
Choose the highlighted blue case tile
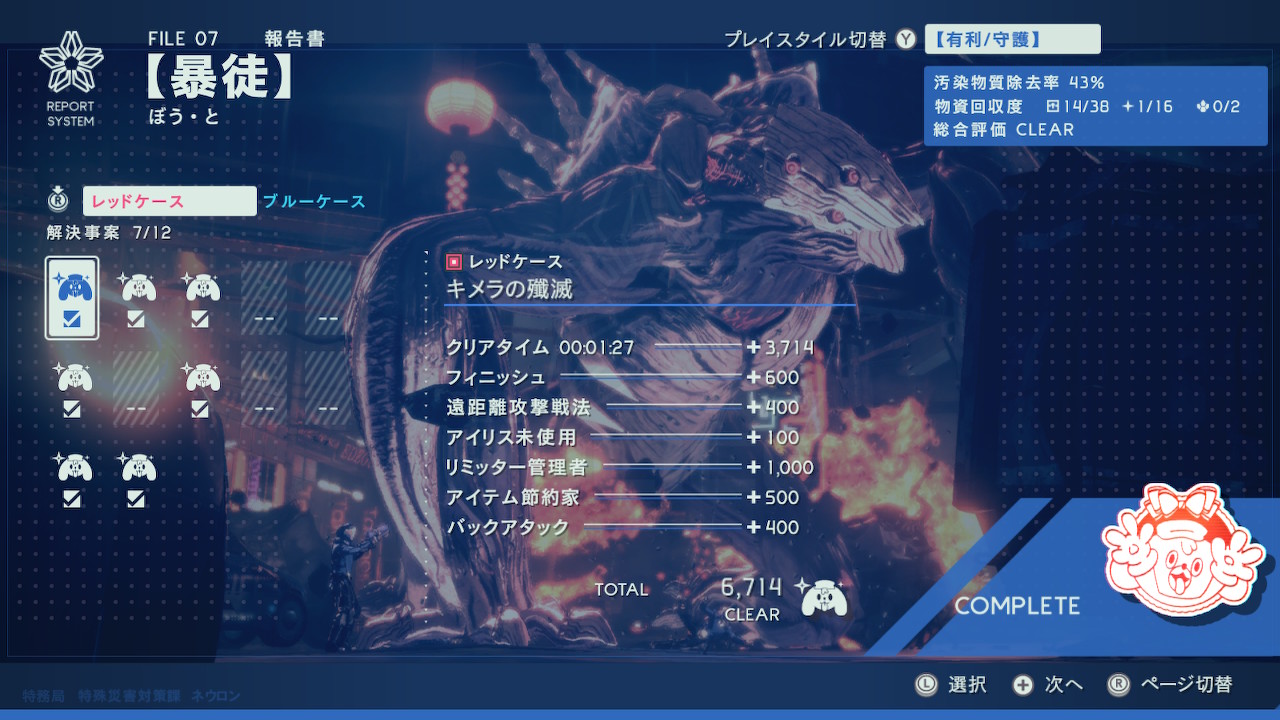click(x=72, y=298)
